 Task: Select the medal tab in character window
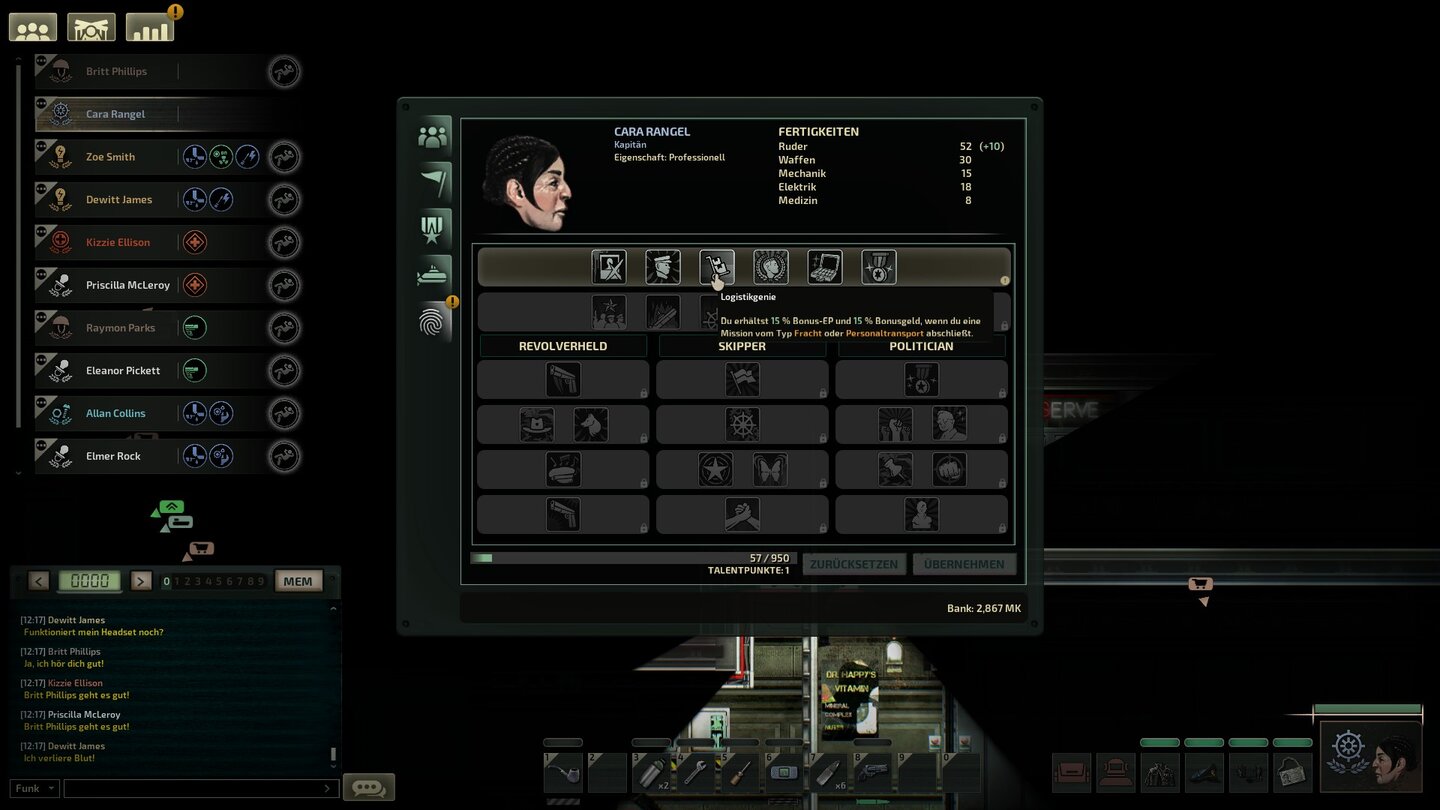tap(433, 227)
